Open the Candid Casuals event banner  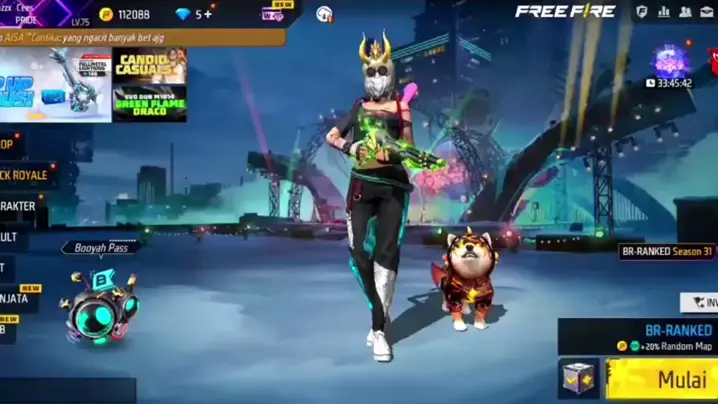tap(149, 65)
